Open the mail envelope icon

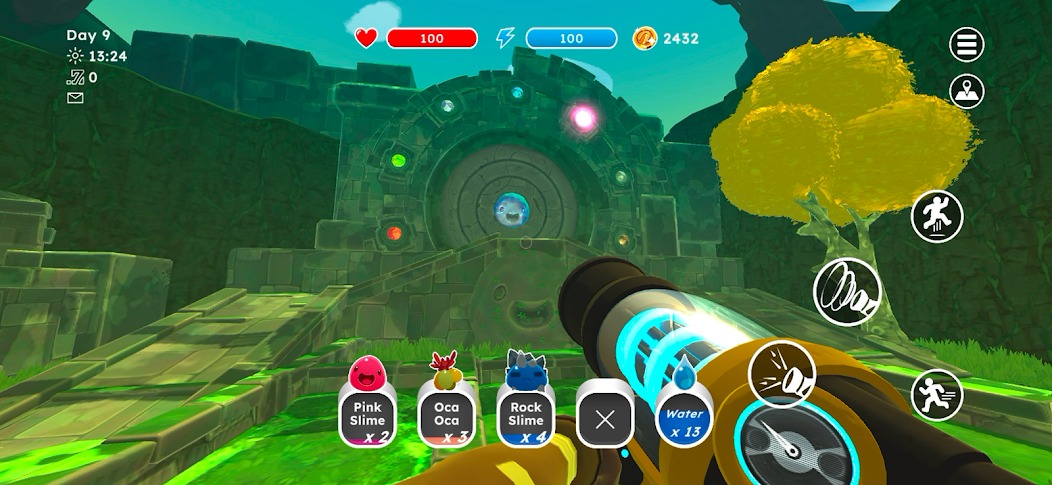click(75, 97)
